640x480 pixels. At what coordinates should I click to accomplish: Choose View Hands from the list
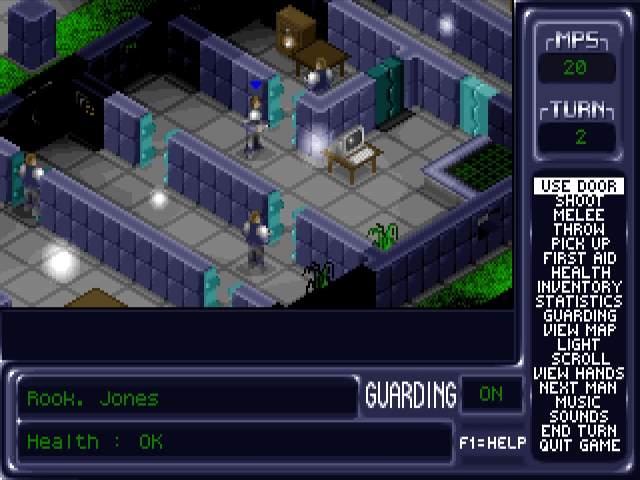pos(579,373)
